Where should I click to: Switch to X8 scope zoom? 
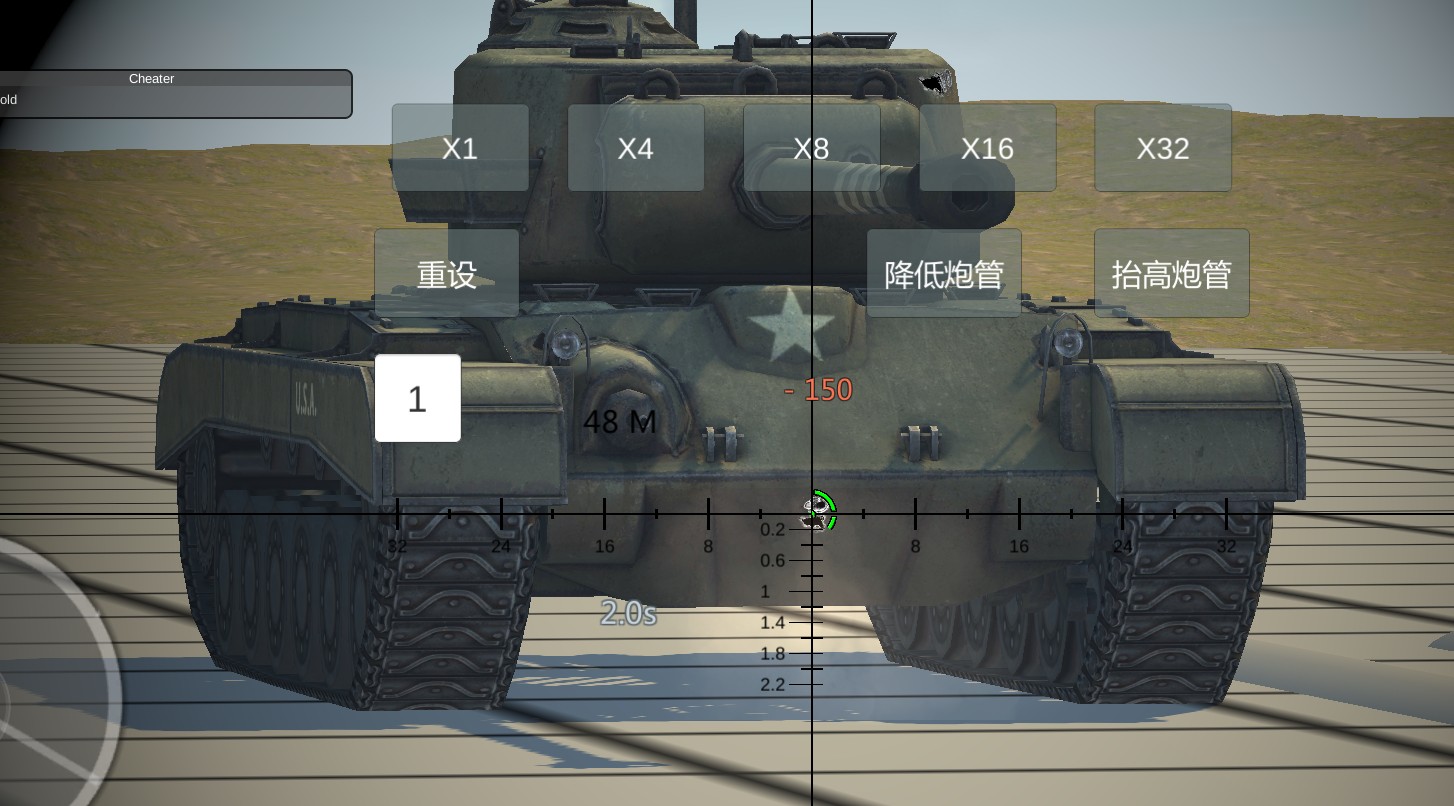pos(811,147)
